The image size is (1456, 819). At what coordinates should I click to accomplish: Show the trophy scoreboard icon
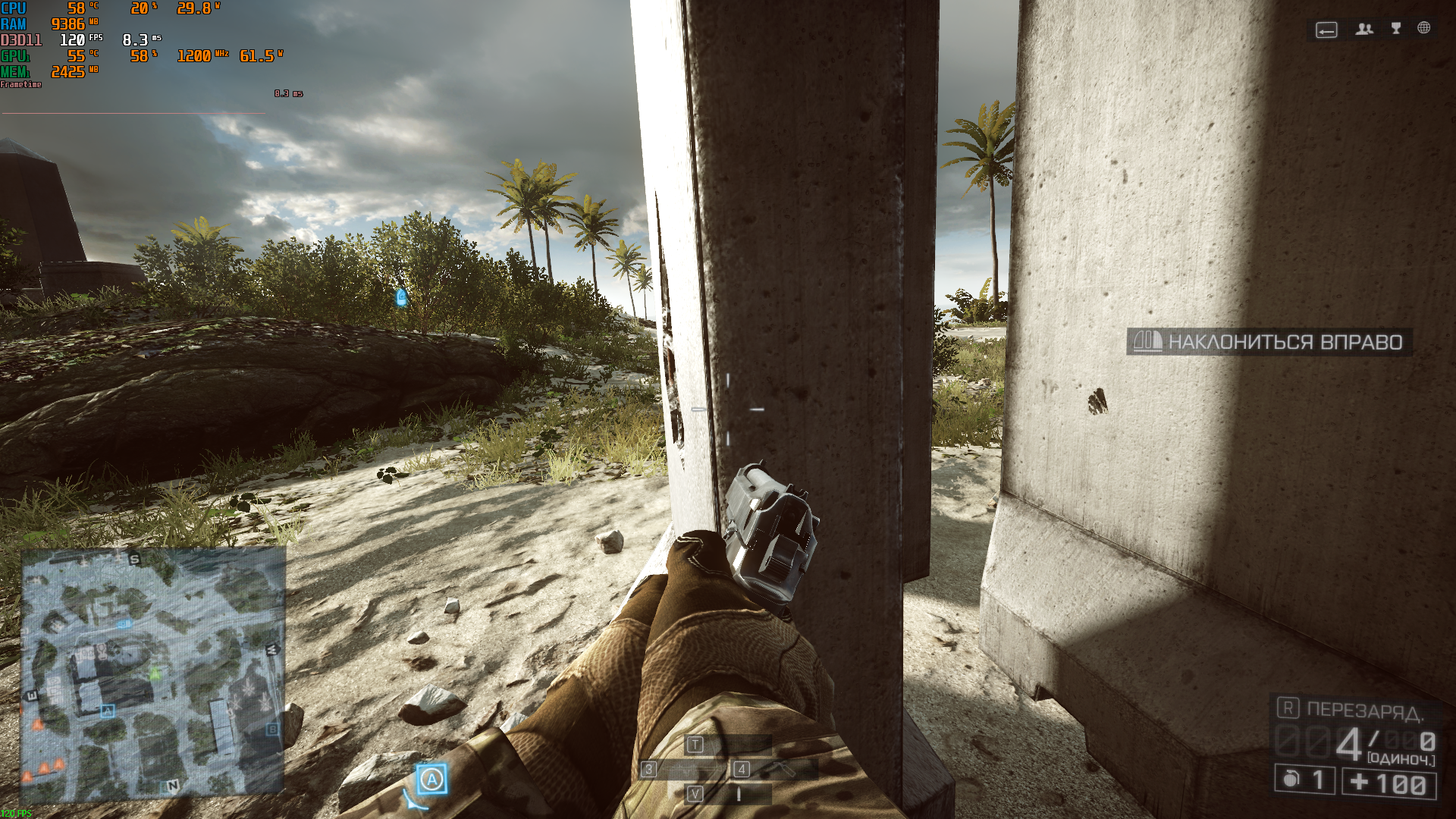(x=1396, y=28)
